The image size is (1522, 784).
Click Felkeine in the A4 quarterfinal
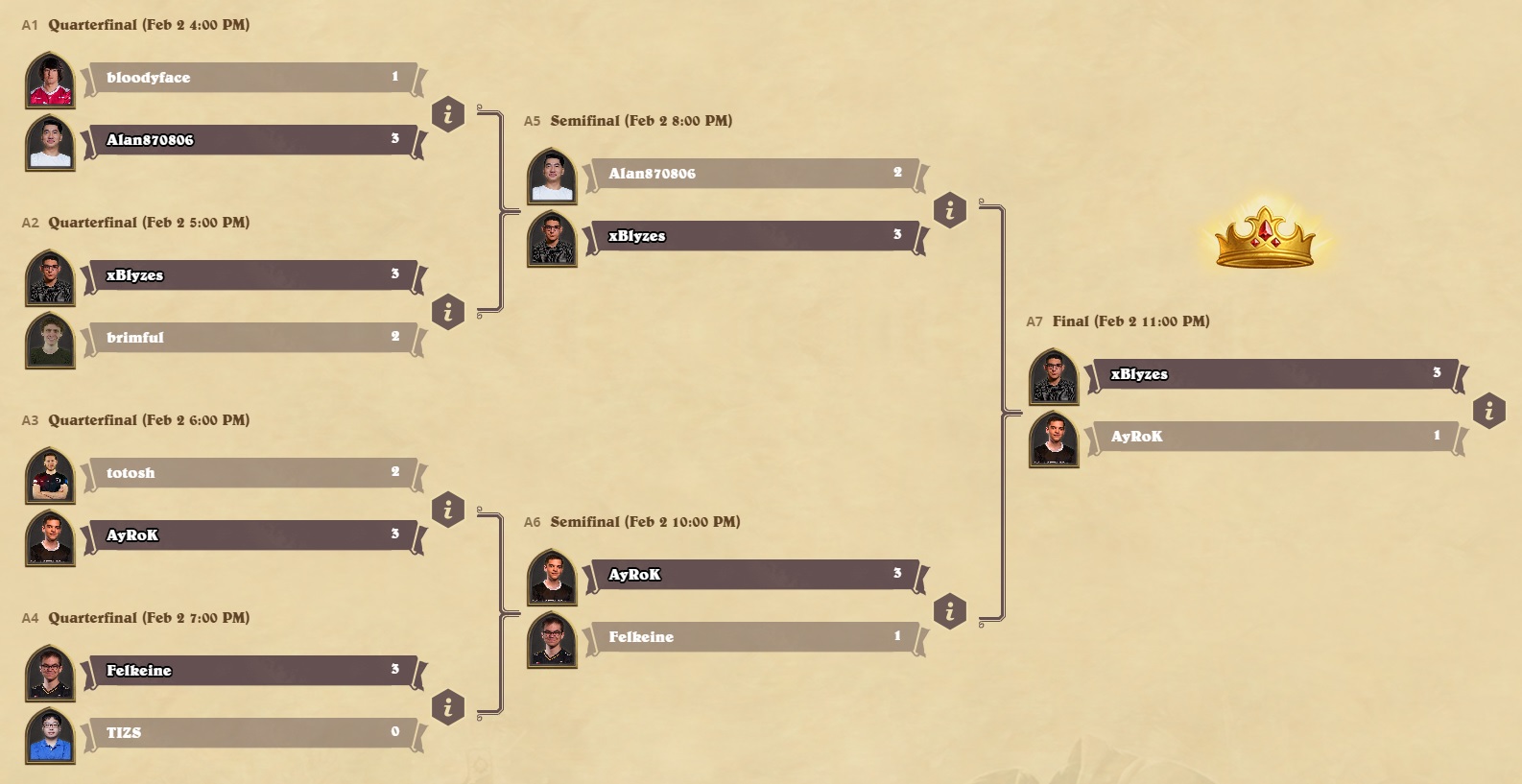tap(251, 671)
